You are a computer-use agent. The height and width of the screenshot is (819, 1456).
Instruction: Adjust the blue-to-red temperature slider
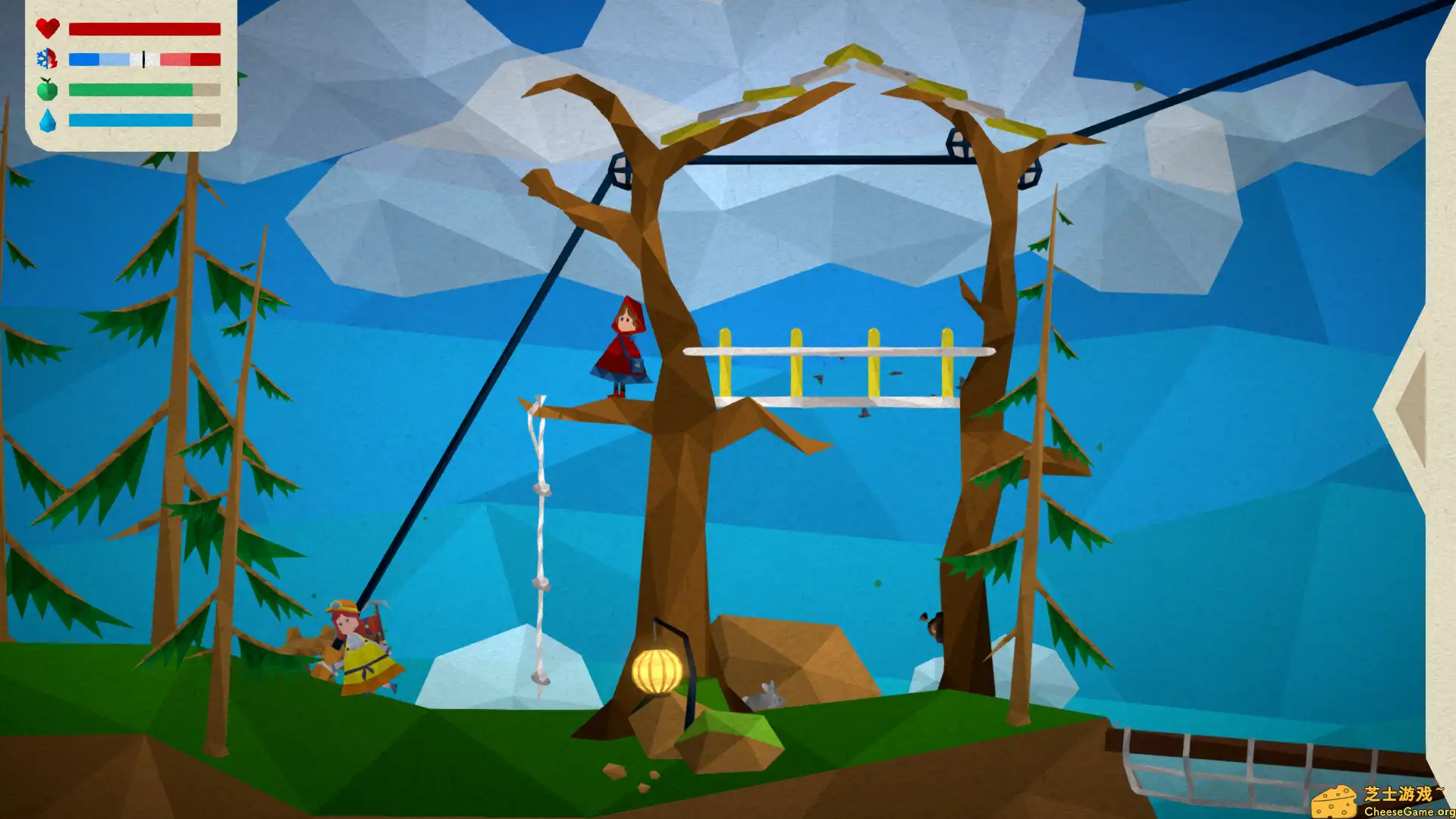pyautogui.click(x=143, y=58)
